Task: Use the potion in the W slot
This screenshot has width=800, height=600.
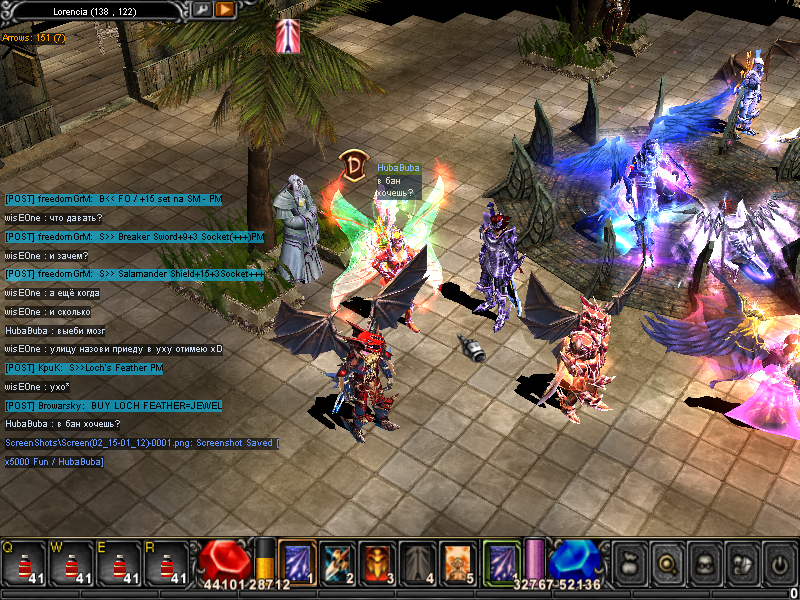Action: (72, 563)
